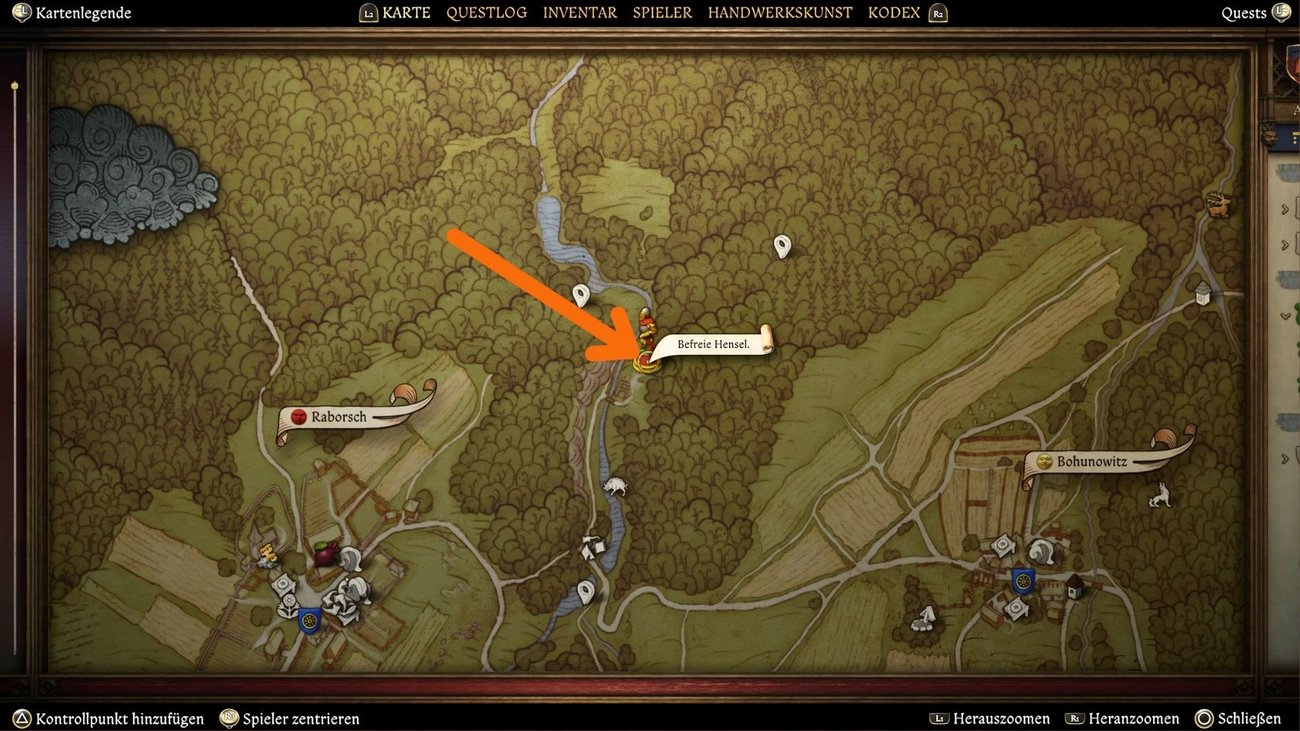
Task: Open the INVENTAR tab
Action: [x=579, y=12]
